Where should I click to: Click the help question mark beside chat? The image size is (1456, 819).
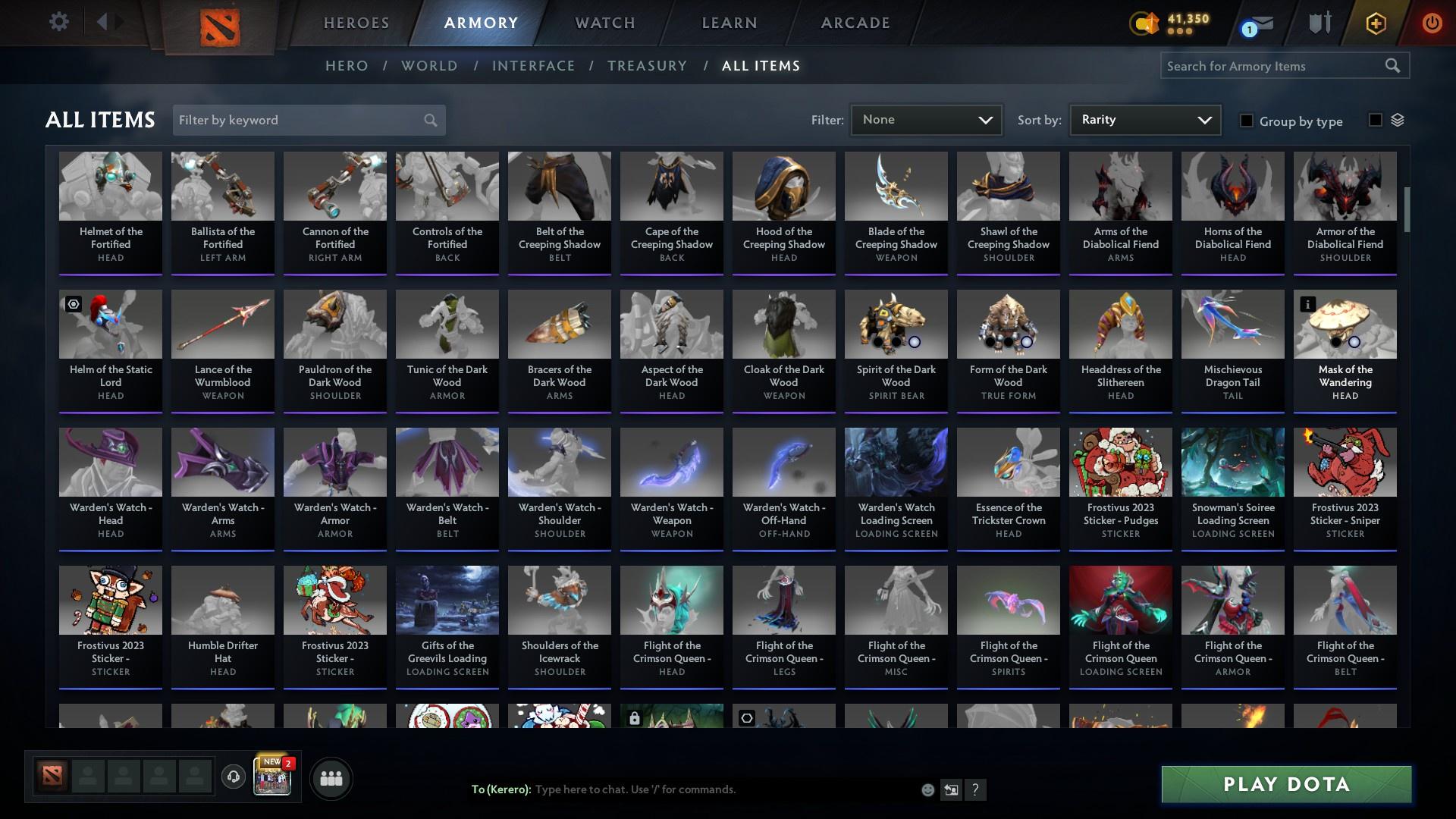(976, 790)
